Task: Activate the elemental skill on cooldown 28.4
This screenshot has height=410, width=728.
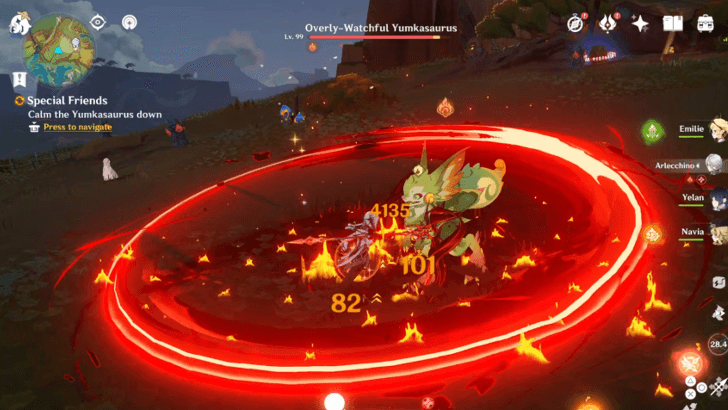Action: (717, 345)
